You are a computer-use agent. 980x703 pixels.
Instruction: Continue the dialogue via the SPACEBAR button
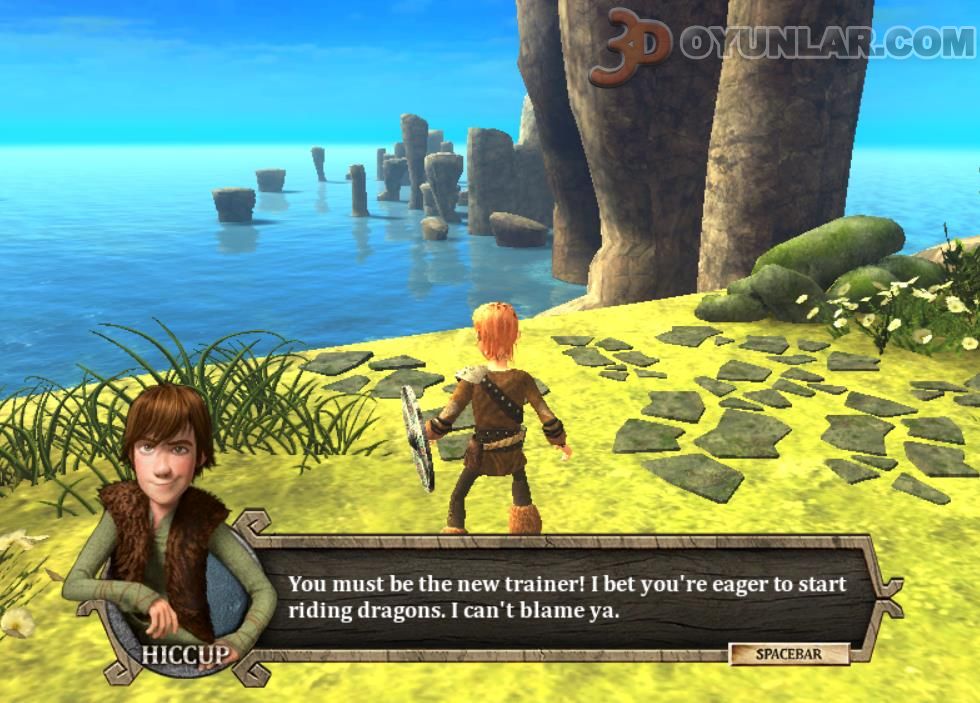pos(789,654)
